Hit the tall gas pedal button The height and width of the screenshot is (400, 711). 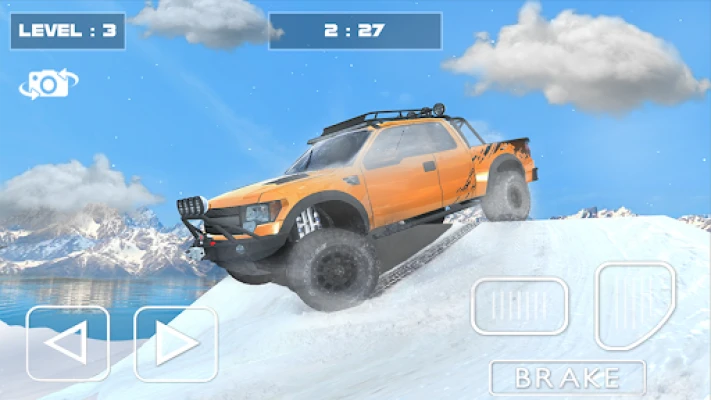pos(635,305)
